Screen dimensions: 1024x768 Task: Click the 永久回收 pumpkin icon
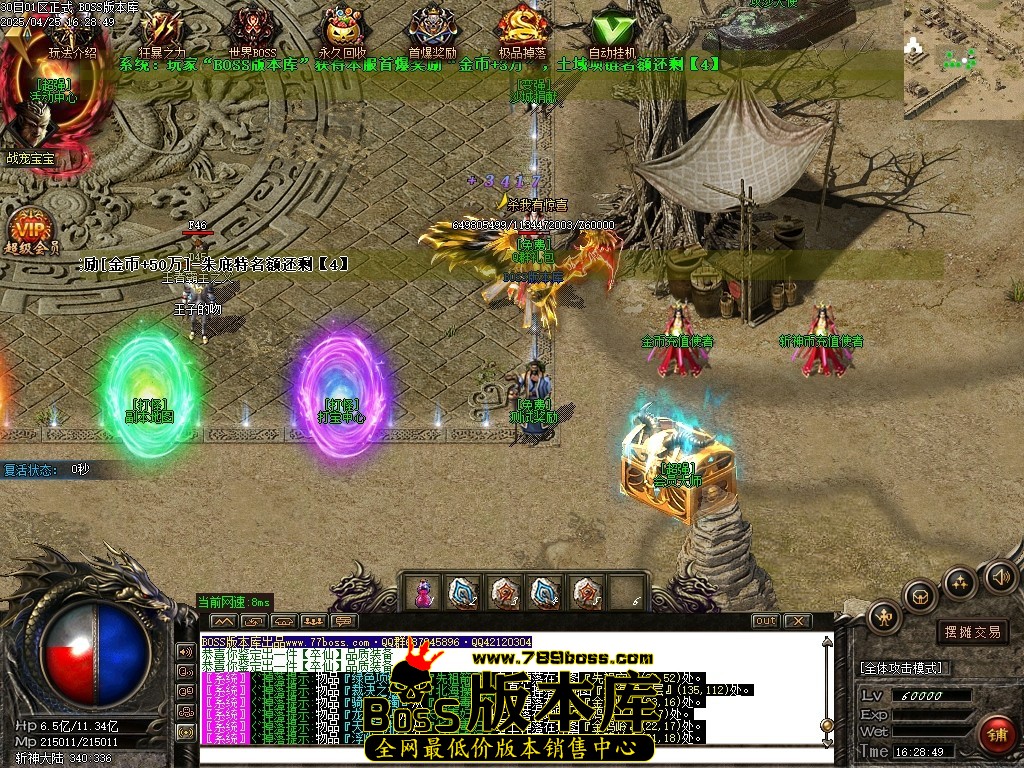click(342, 30)
